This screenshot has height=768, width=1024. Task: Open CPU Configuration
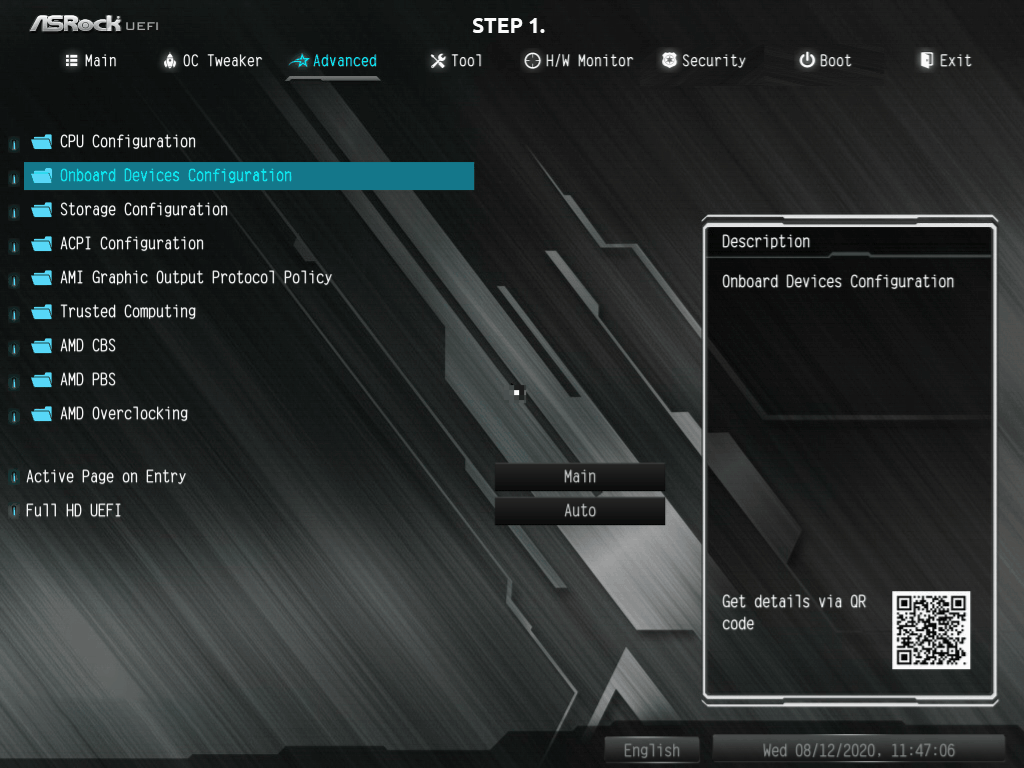pos(127,142)
